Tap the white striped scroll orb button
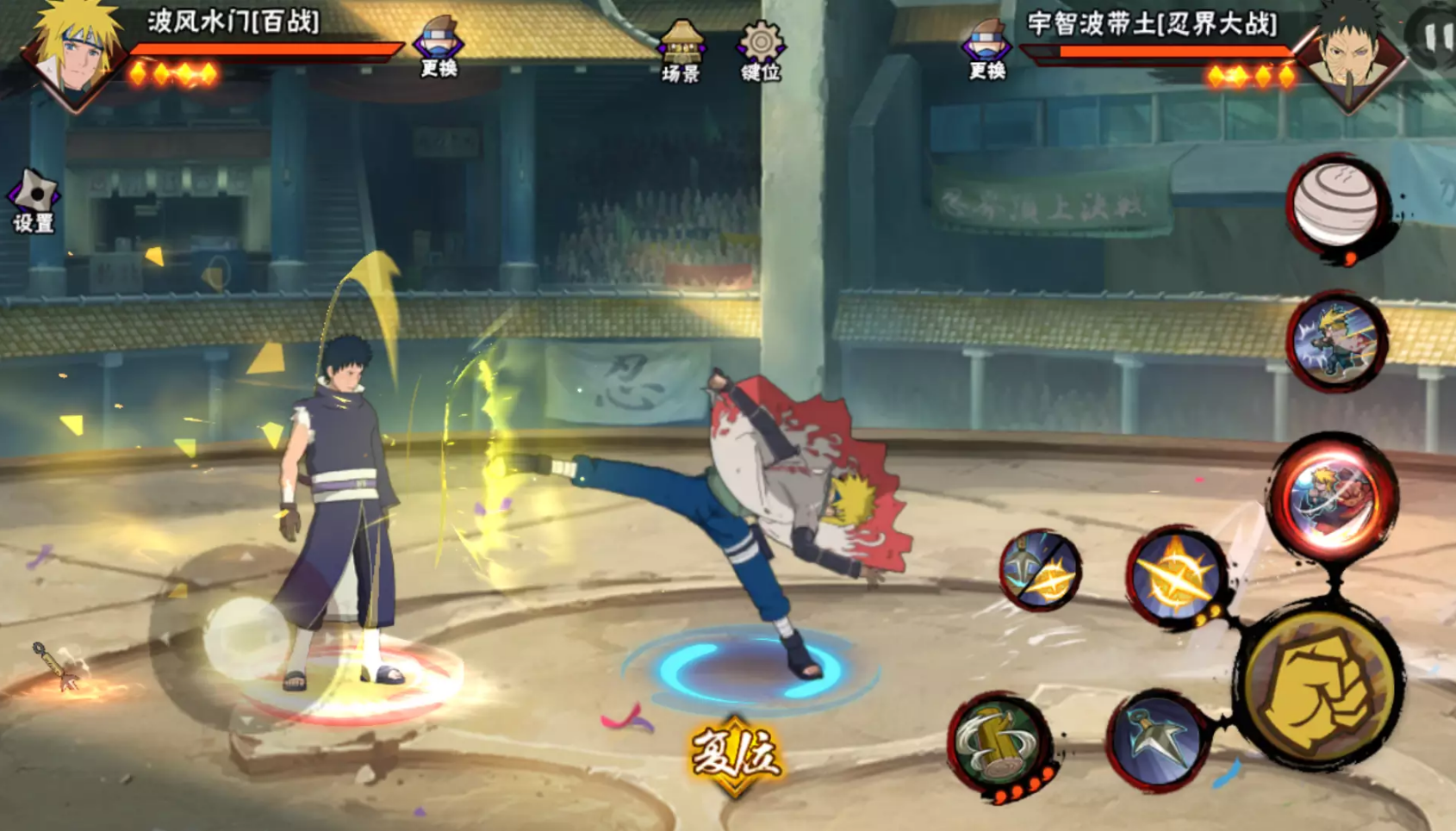The image size is (1456, 831). pos(1337,207)
